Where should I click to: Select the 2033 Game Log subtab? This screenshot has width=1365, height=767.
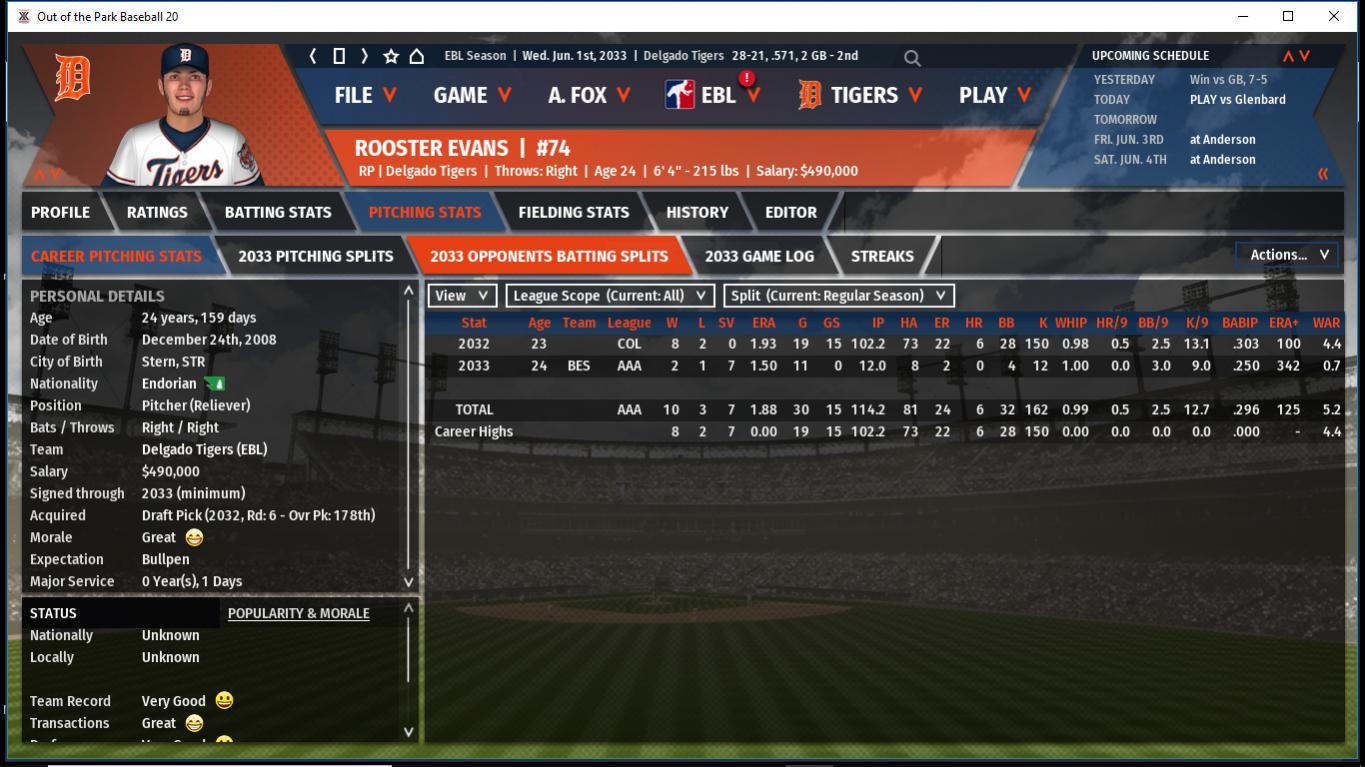point(759,256)
